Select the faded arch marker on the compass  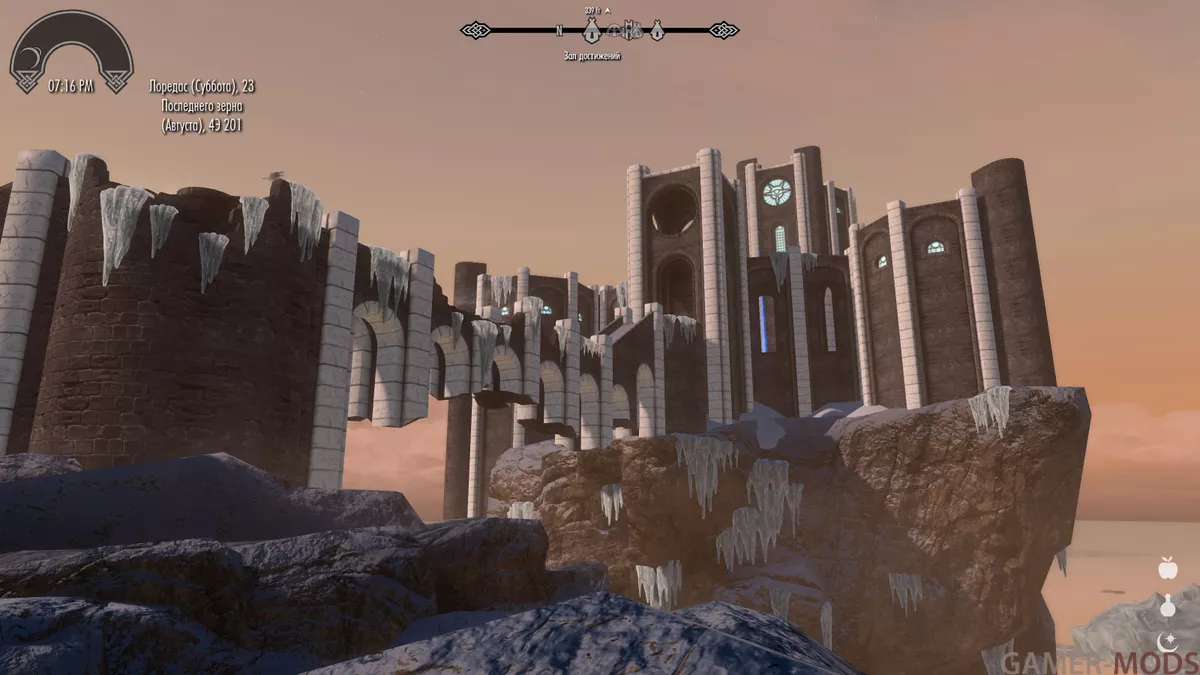coord(611,31)
